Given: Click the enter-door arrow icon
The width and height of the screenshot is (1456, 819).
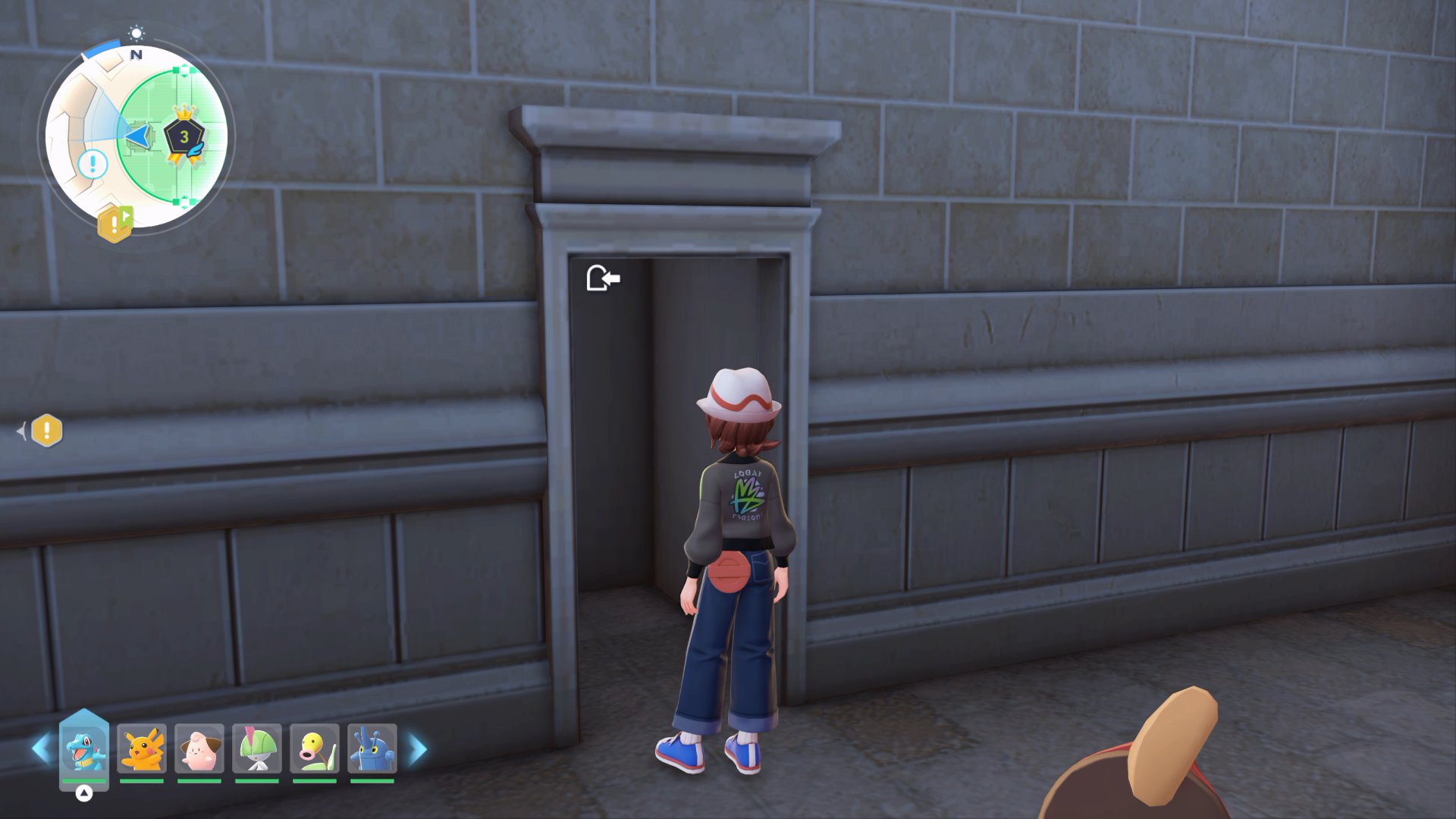Looking at the screenshot, I should [x=604, y=278].
